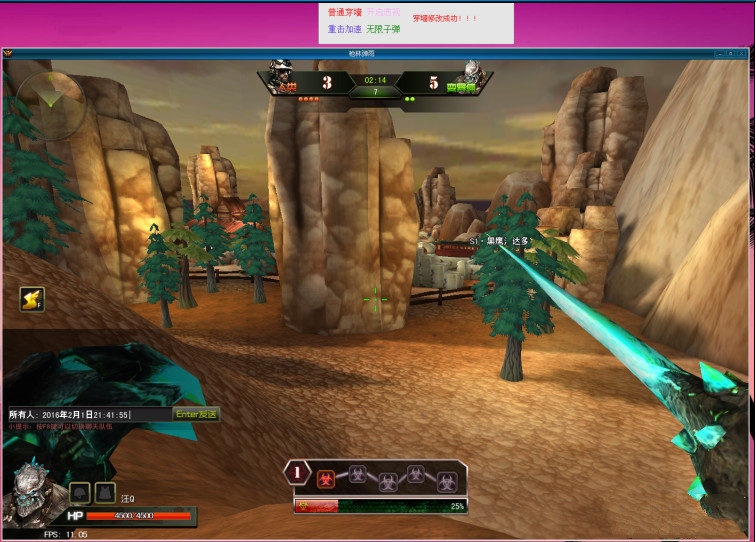The image size is (756, 542).
Task: Click the alien character portrait
Action: click(35, 494)
